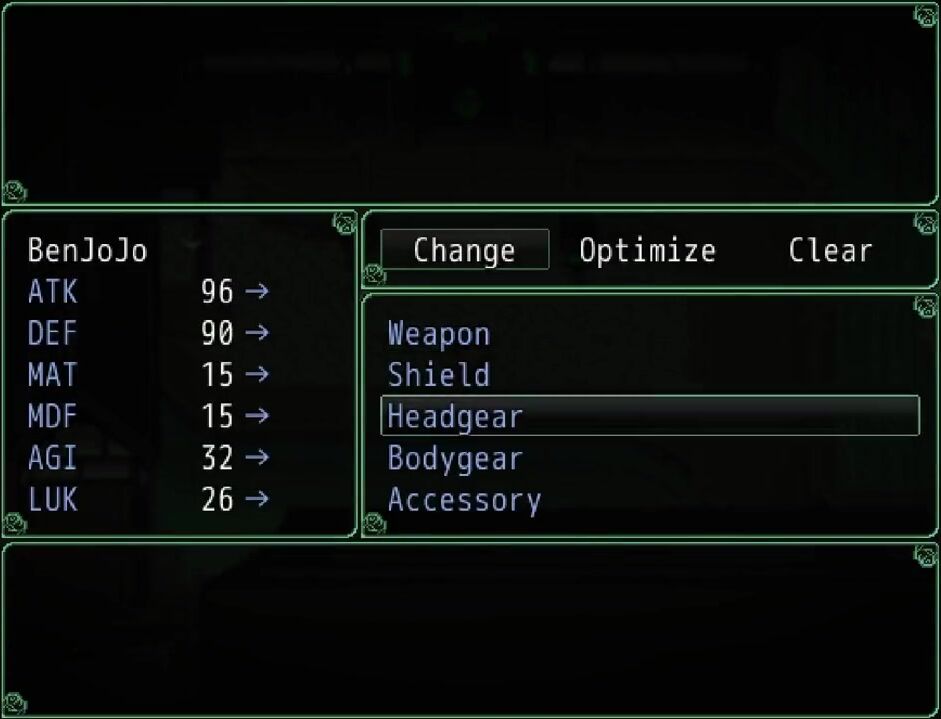This screenshot has height=719, width=941.
Task: Activate the Clear command
Action: (x=830, y=250)
